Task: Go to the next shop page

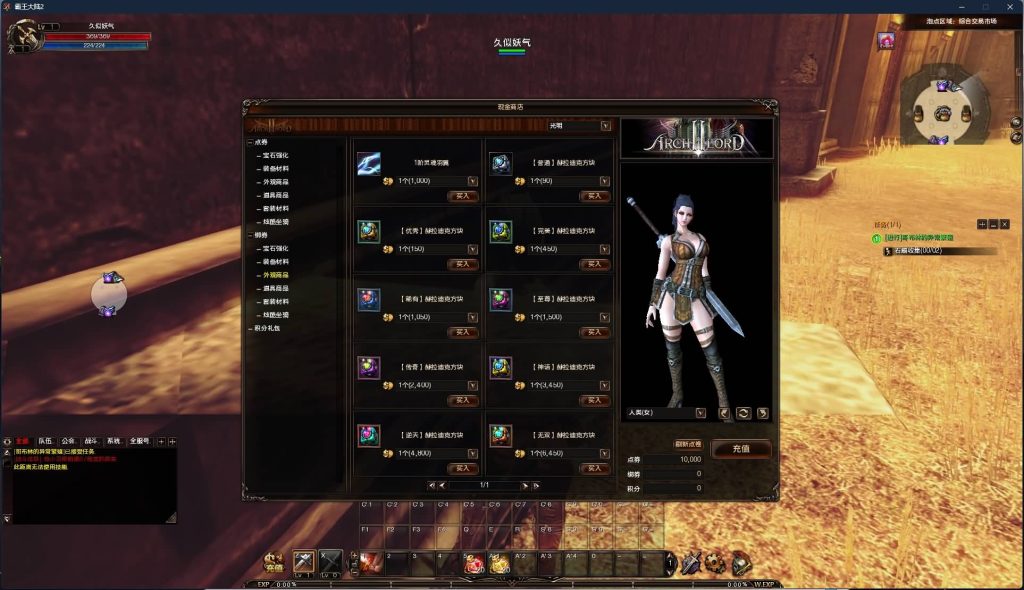Action: (x=523, y=485)
